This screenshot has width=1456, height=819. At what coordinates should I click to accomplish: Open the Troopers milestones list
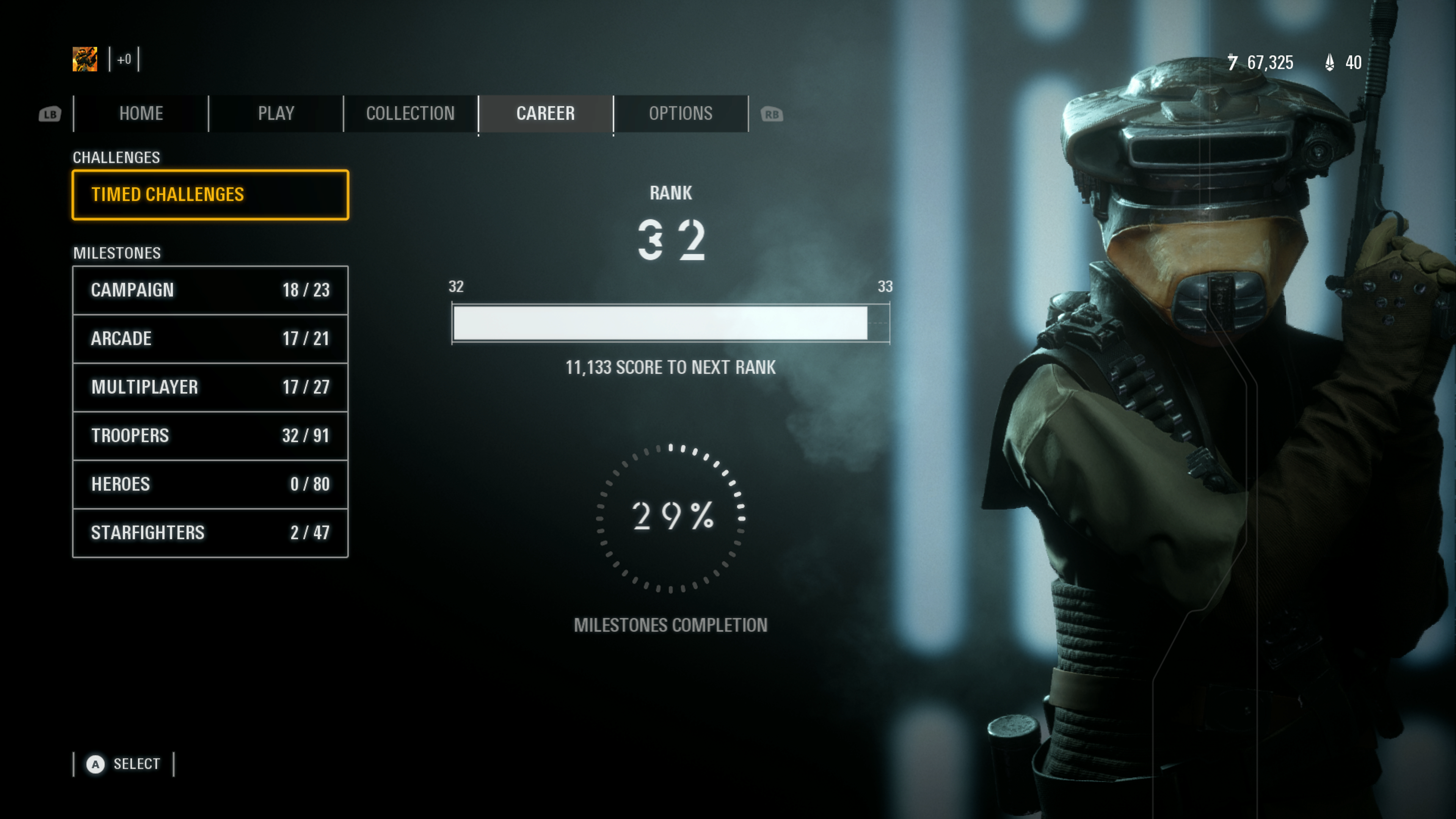210,436
